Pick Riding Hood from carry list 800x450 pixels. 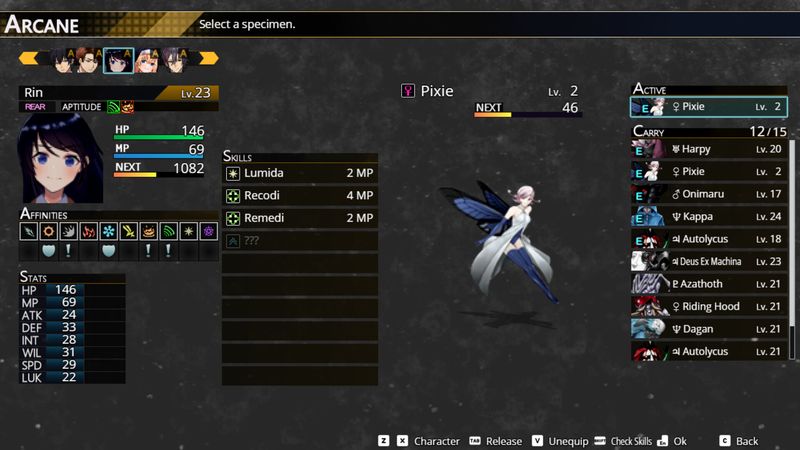(x=710, y=307)
